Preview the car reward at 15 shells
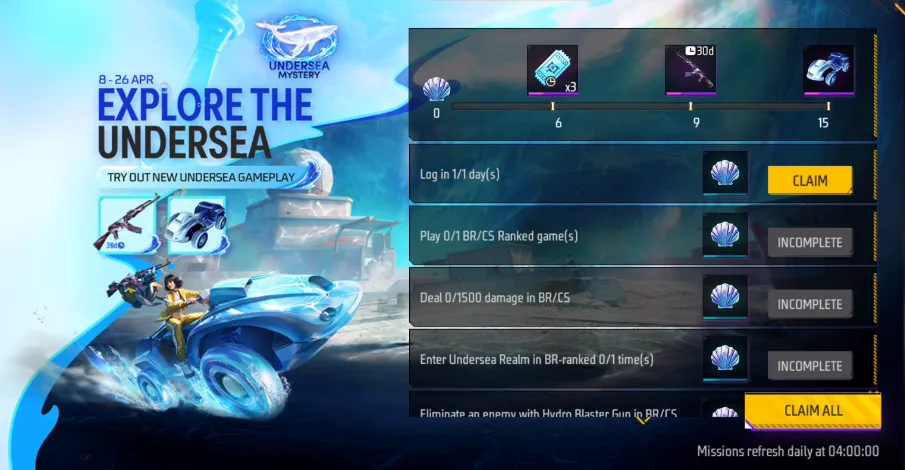Viewport: 905px width, 470px height. point(828,70)
